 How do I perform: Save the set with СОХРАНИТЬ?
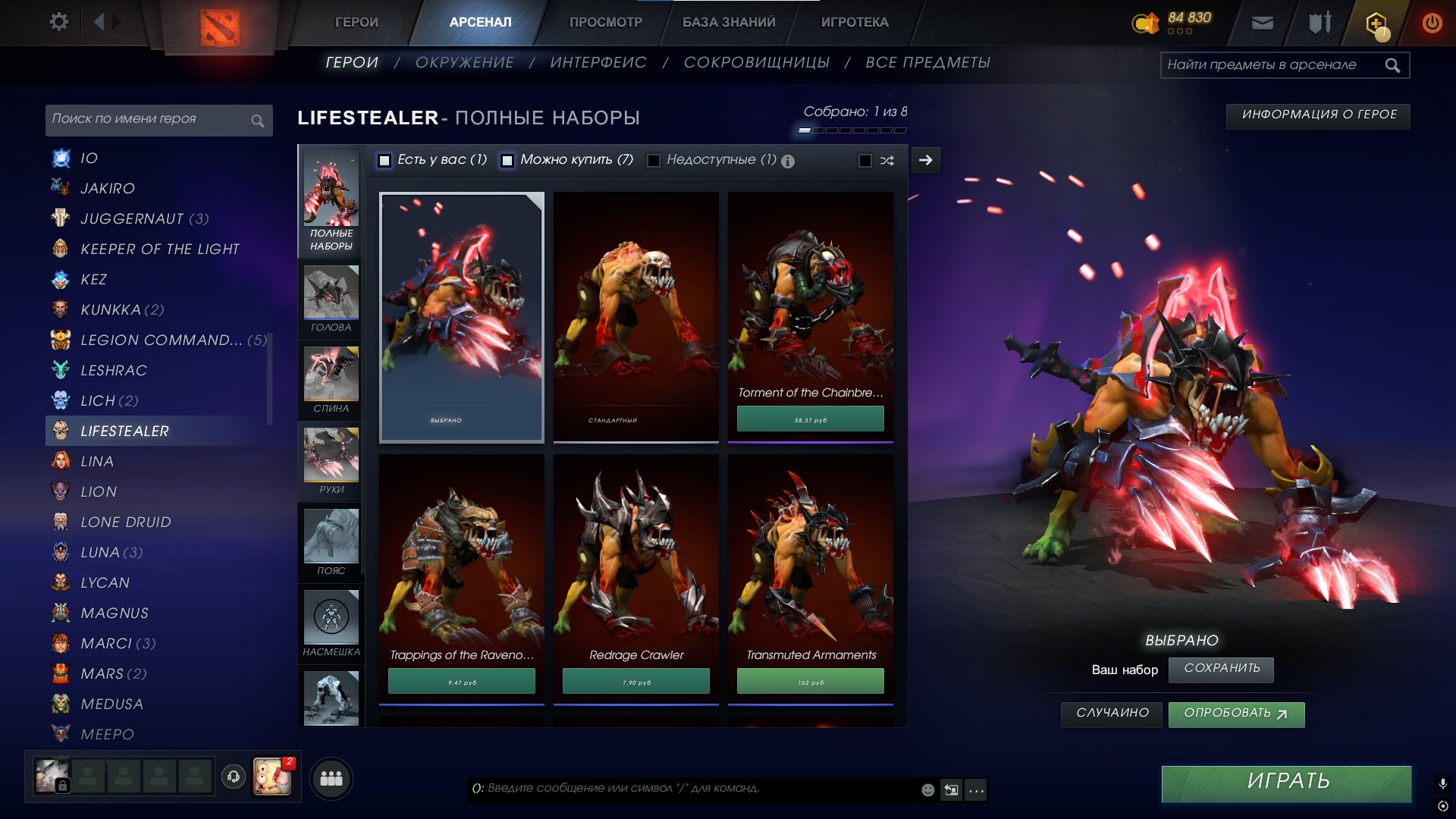1221,669
